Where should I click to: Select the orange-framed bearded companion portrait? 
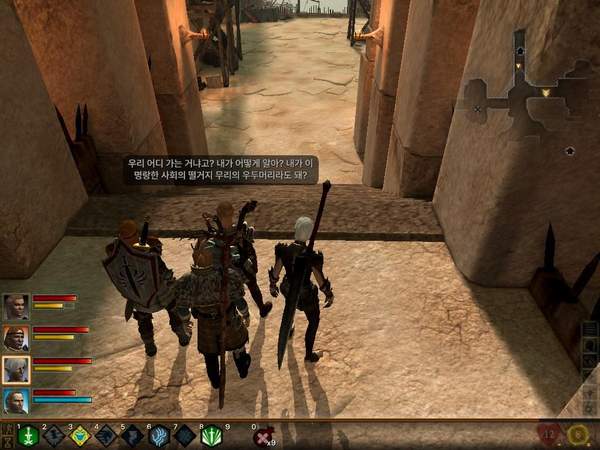click(x=16, y=338)
